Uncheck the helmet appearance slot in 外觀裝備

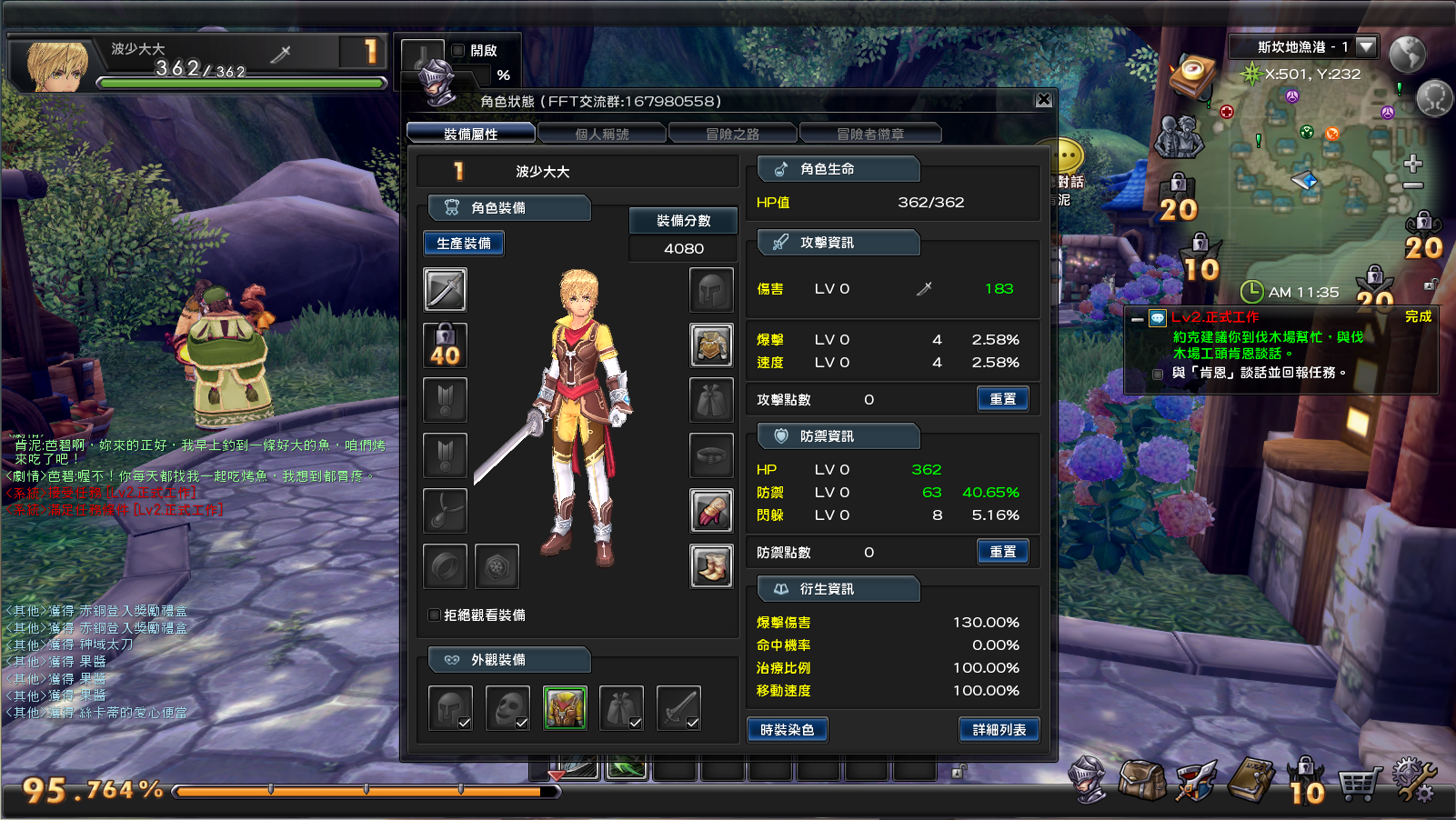pos(466,725)
